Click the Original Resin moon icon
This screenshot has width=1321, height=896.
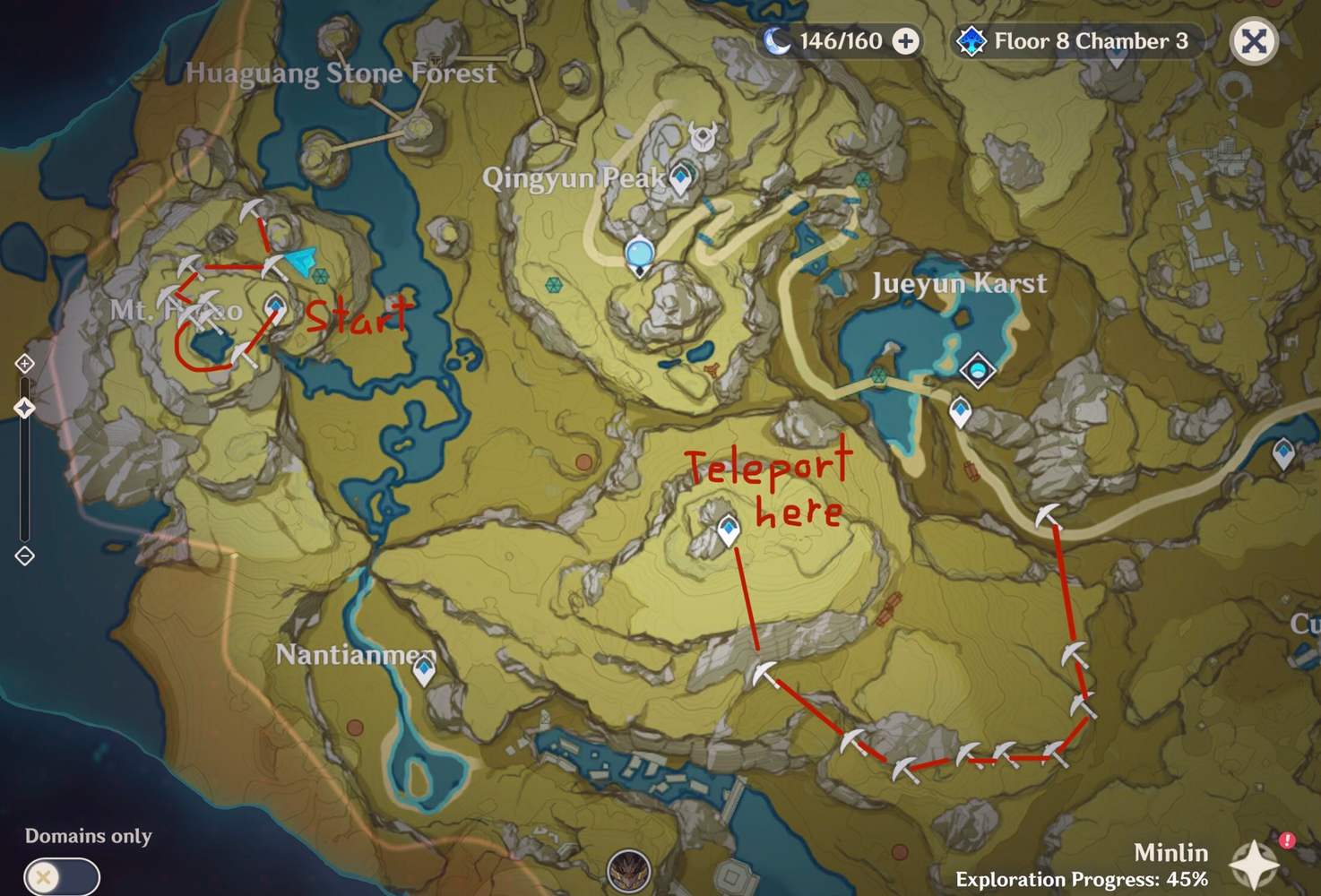(779, 40)
